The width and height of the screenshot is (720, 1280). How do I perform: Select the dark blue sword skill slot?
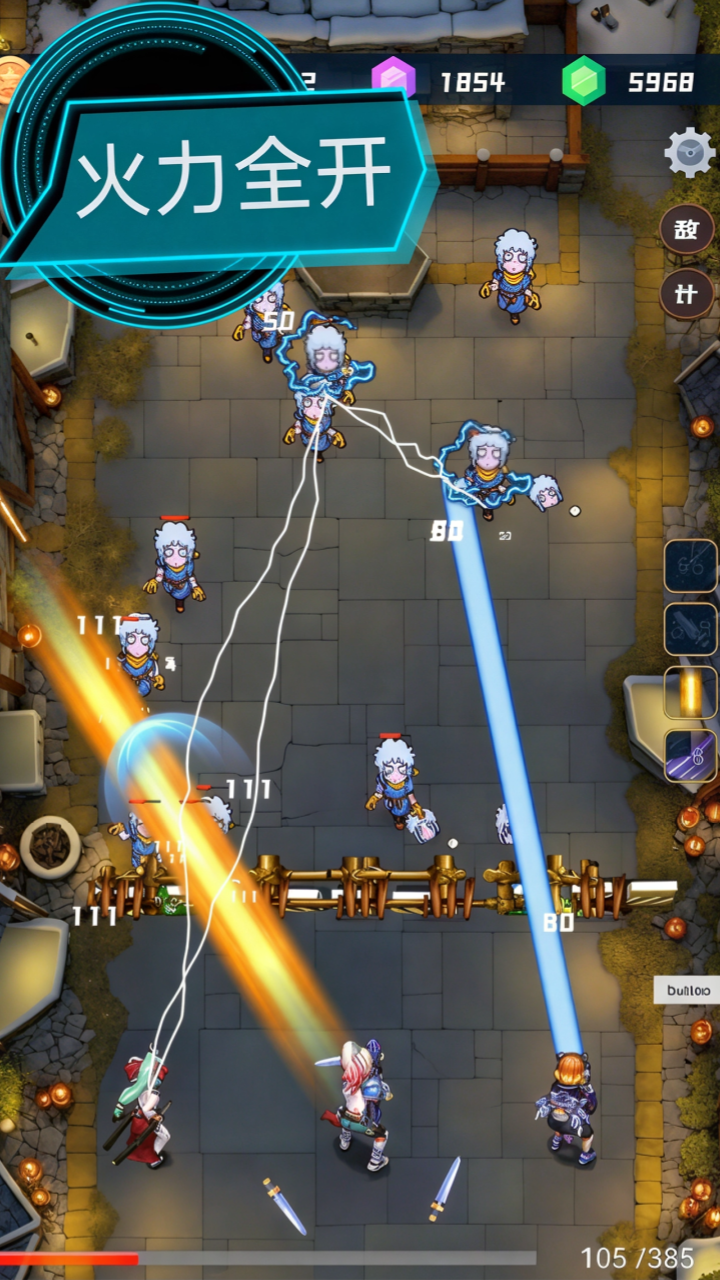tap(690, 629)
